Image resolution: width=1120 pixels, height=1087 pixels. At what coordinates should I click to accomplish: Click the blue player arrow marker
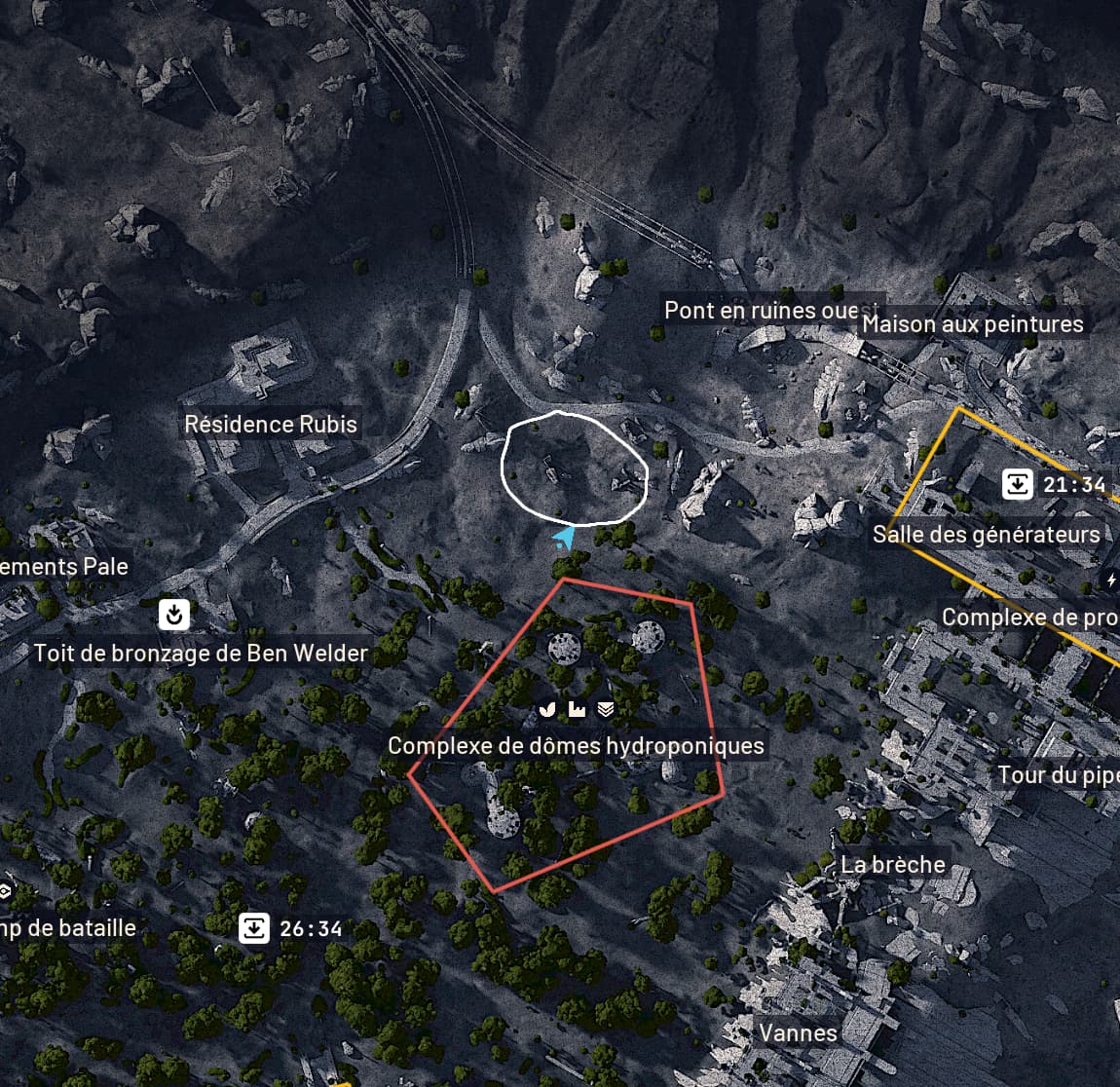564,538
